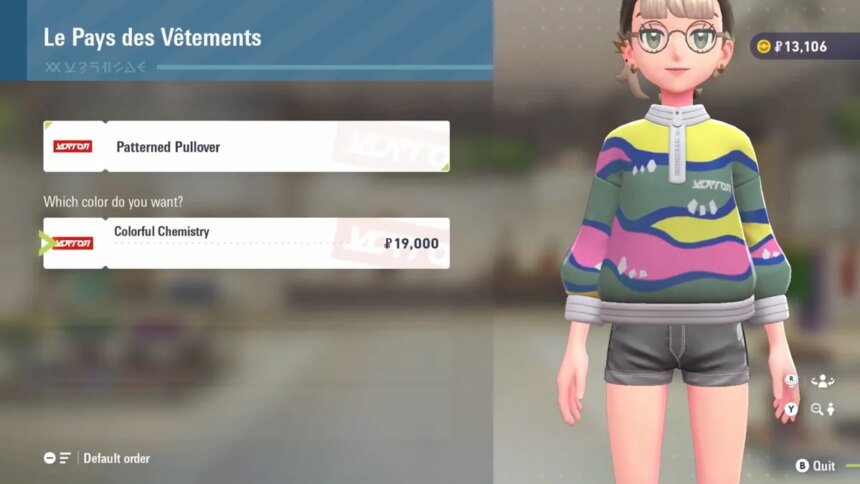Change the Default order sorting
The image size is (860, 484).
[98, 458]
